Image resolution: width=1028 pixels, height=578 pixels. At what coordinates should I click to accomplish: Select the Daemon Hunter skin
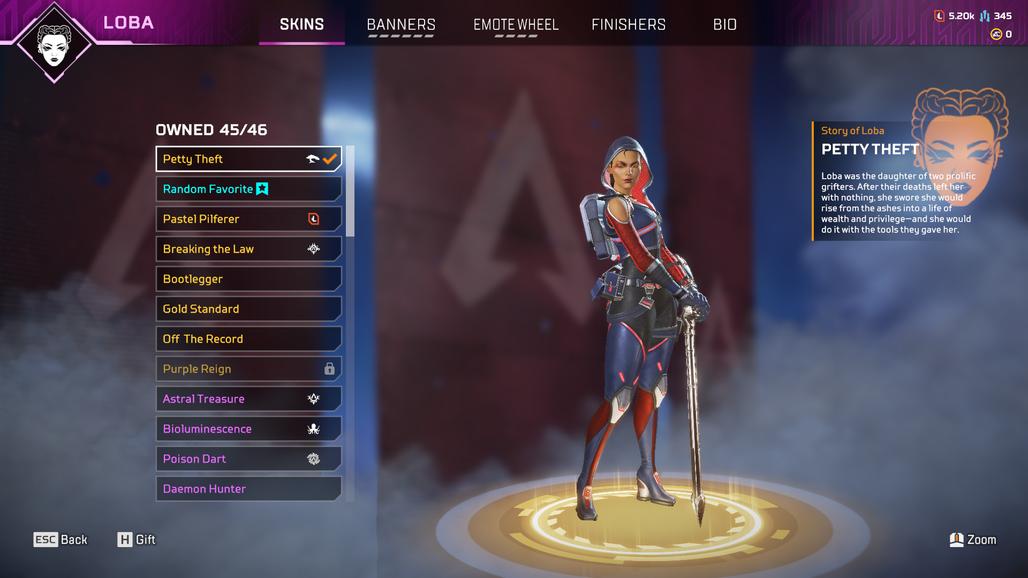click(x=248, y=489)
